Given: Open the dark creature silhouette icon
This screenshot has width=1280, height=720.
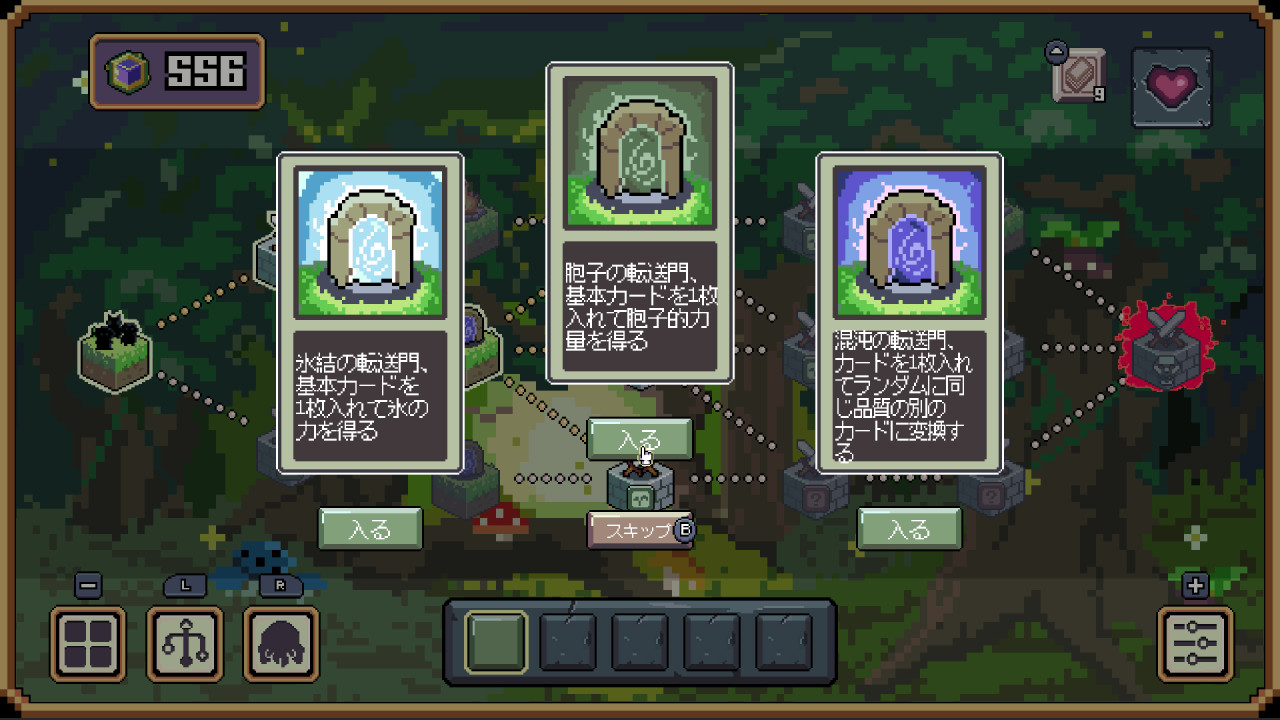Looking at the screenshot, I should 281,643.
